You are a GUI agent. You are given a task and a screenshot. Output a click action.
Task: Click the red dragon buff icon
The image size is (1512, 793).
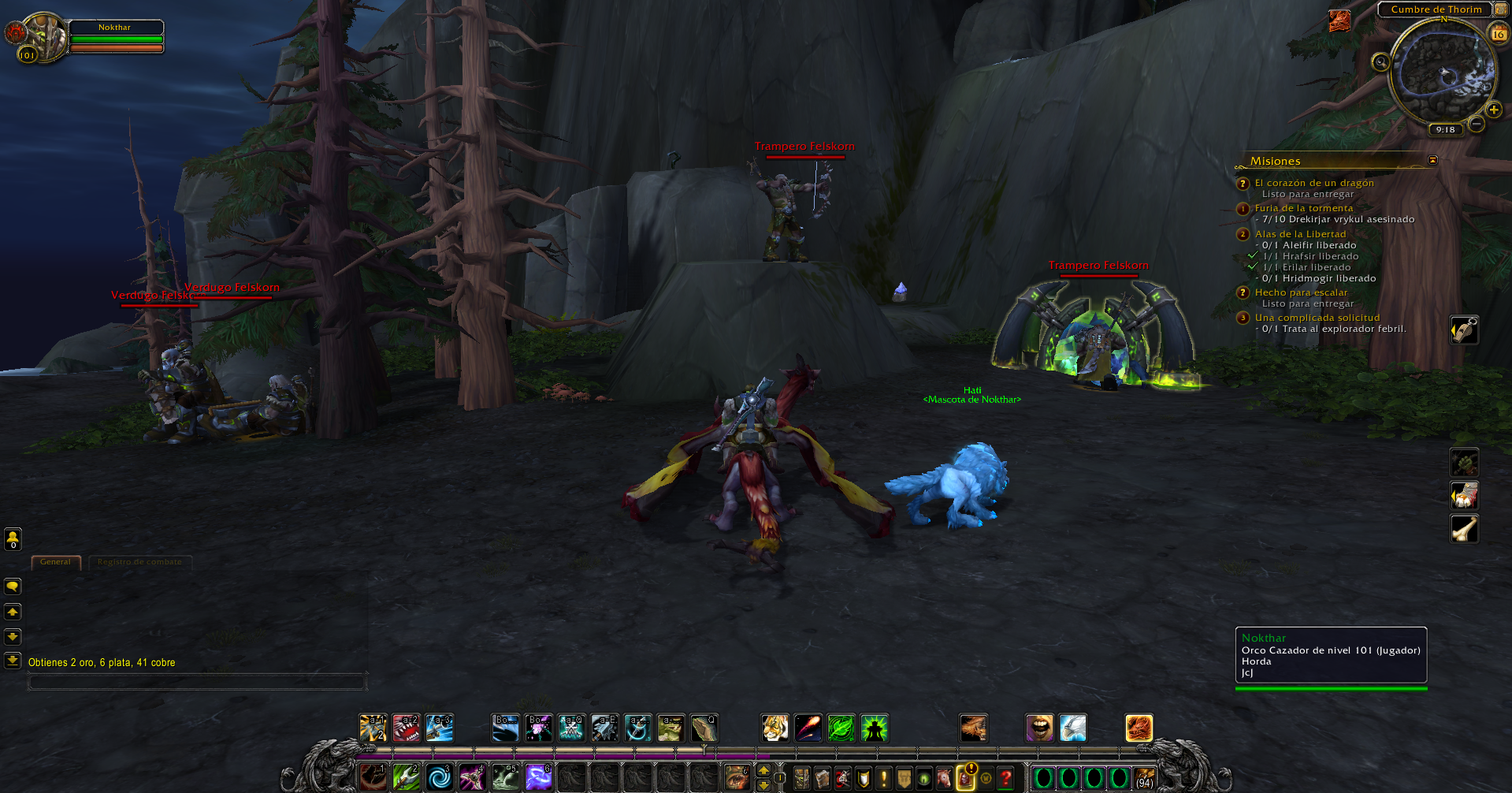click(x=1339, y=20)
